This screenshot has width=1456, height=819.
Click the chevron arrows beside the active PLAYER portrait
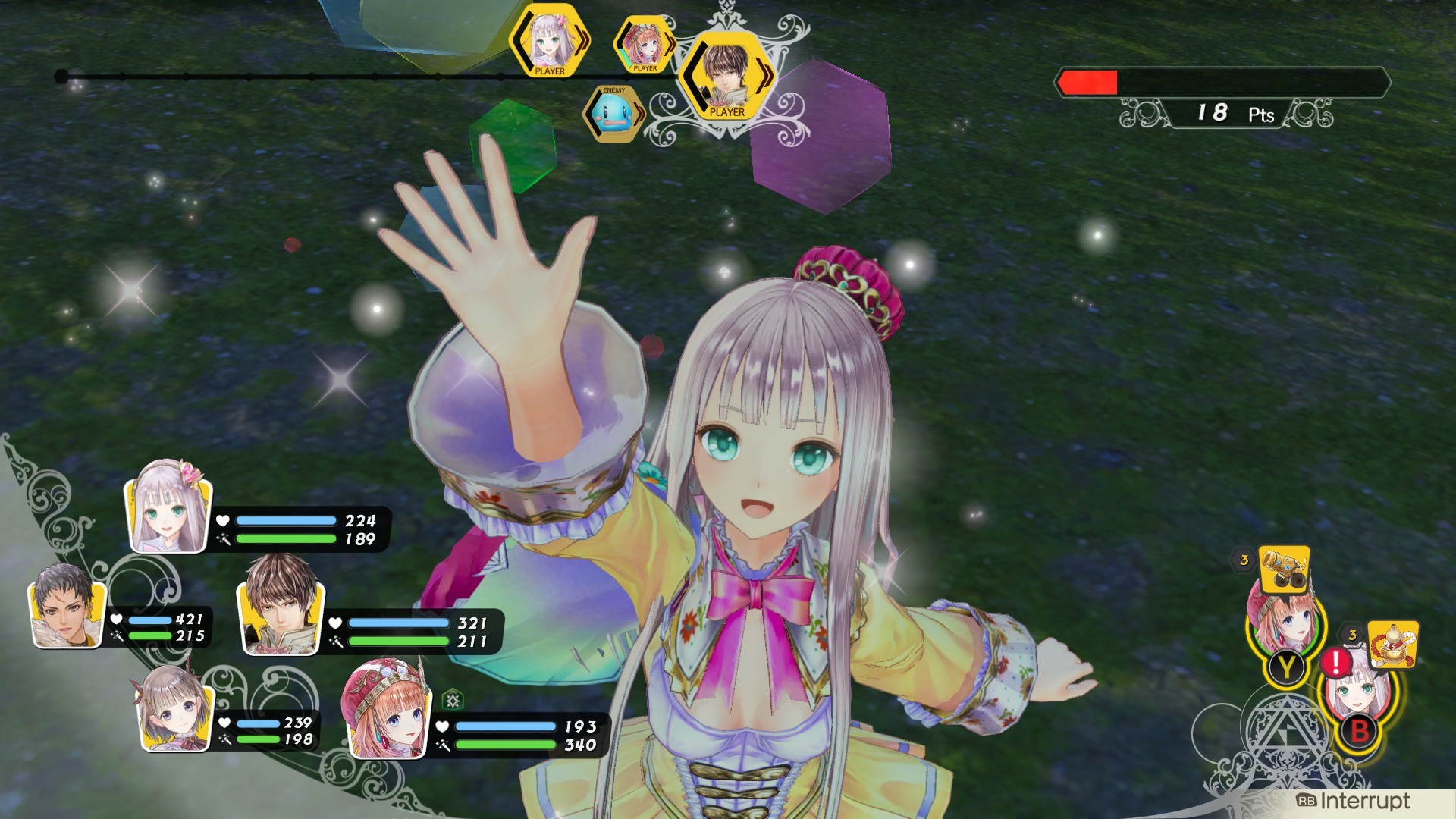point(763,76)
